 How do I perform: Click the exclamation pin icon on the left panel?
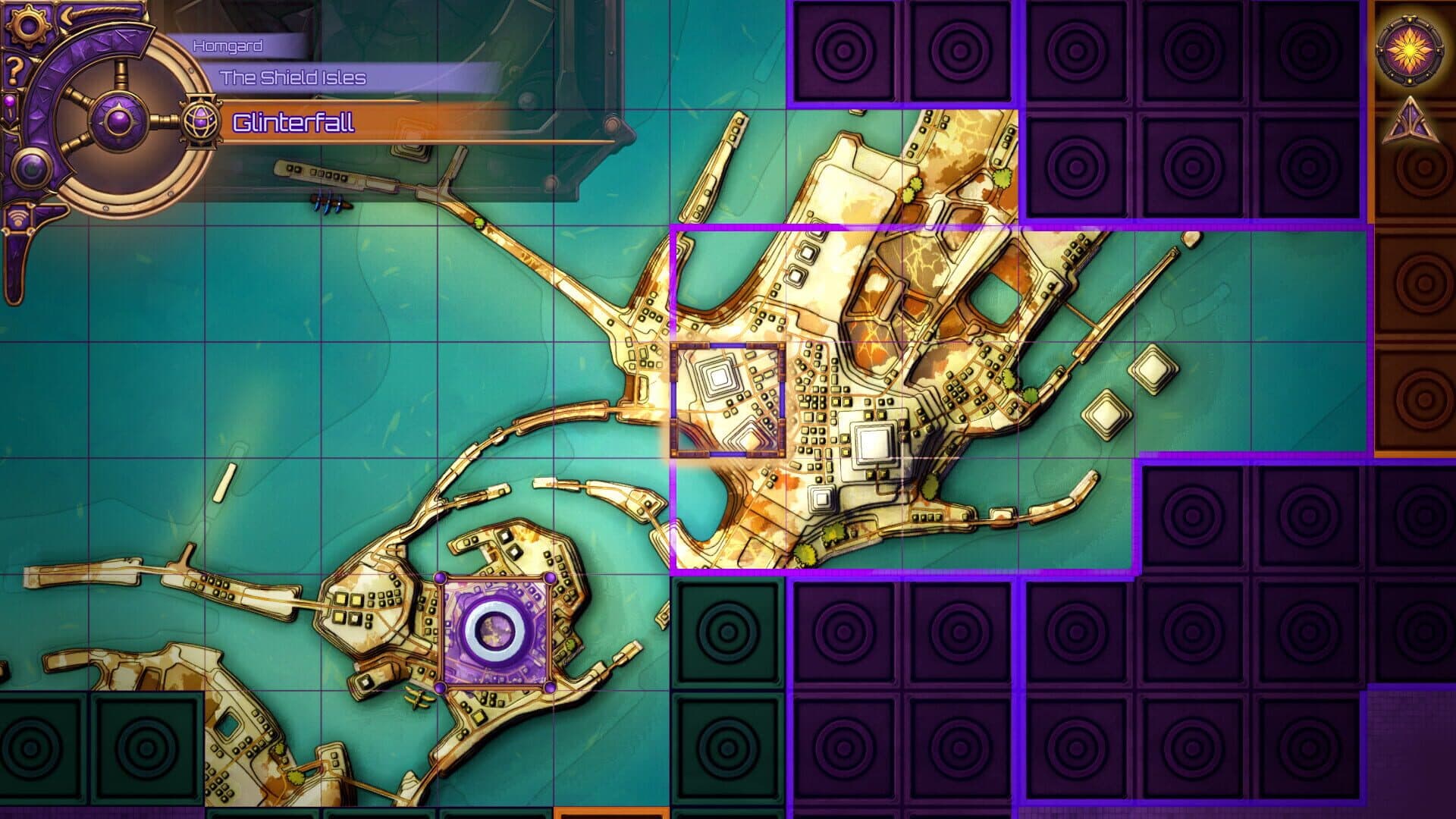point(11,105)
